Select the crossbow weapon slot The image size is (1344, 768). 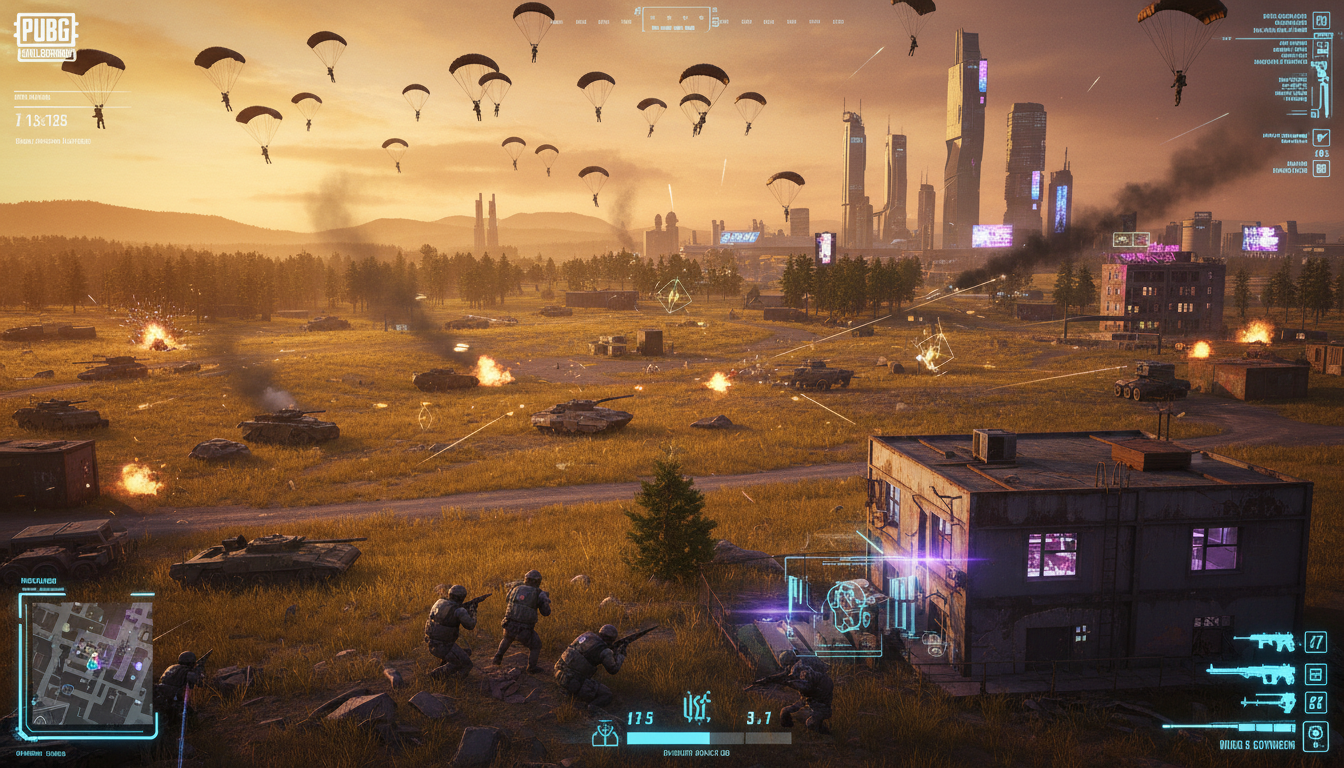(x=1267, y=702)
